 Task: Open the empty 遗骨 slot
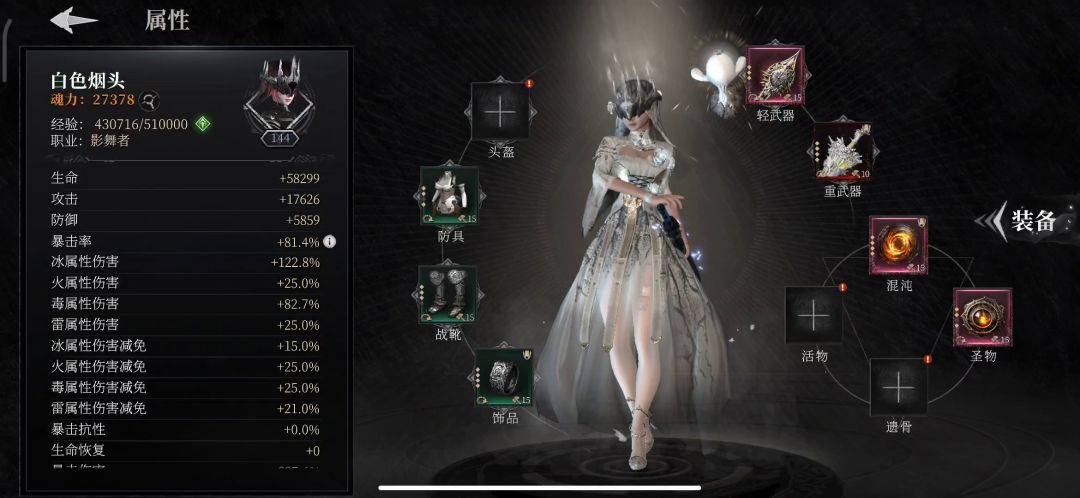[898, 387]
